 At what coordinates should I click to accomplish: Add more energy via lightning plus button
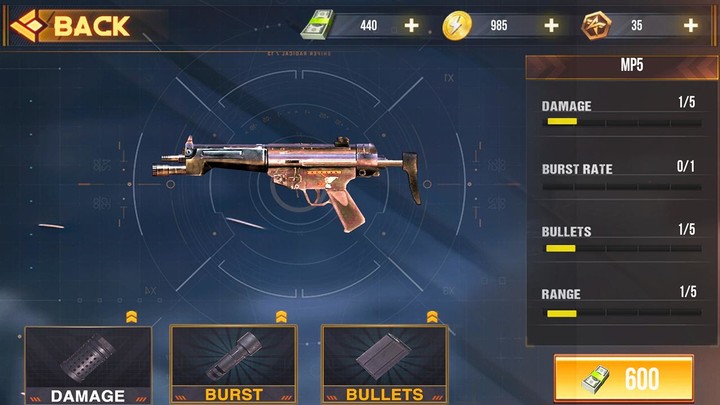551,25
